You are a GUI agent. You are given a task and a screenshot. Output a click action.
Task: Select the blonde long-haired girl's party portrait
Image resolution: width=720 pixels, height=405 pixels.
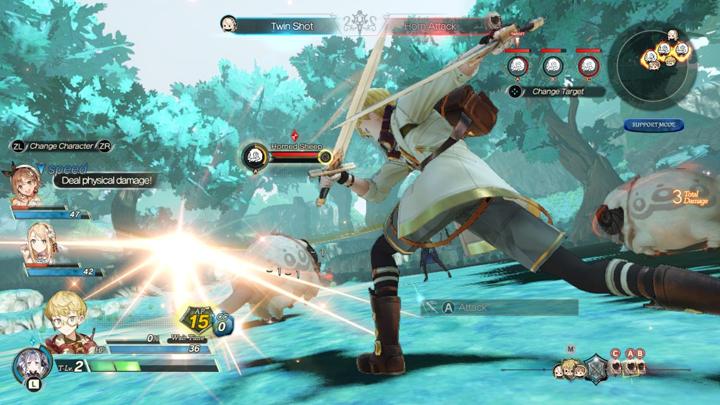coord(40,242)
